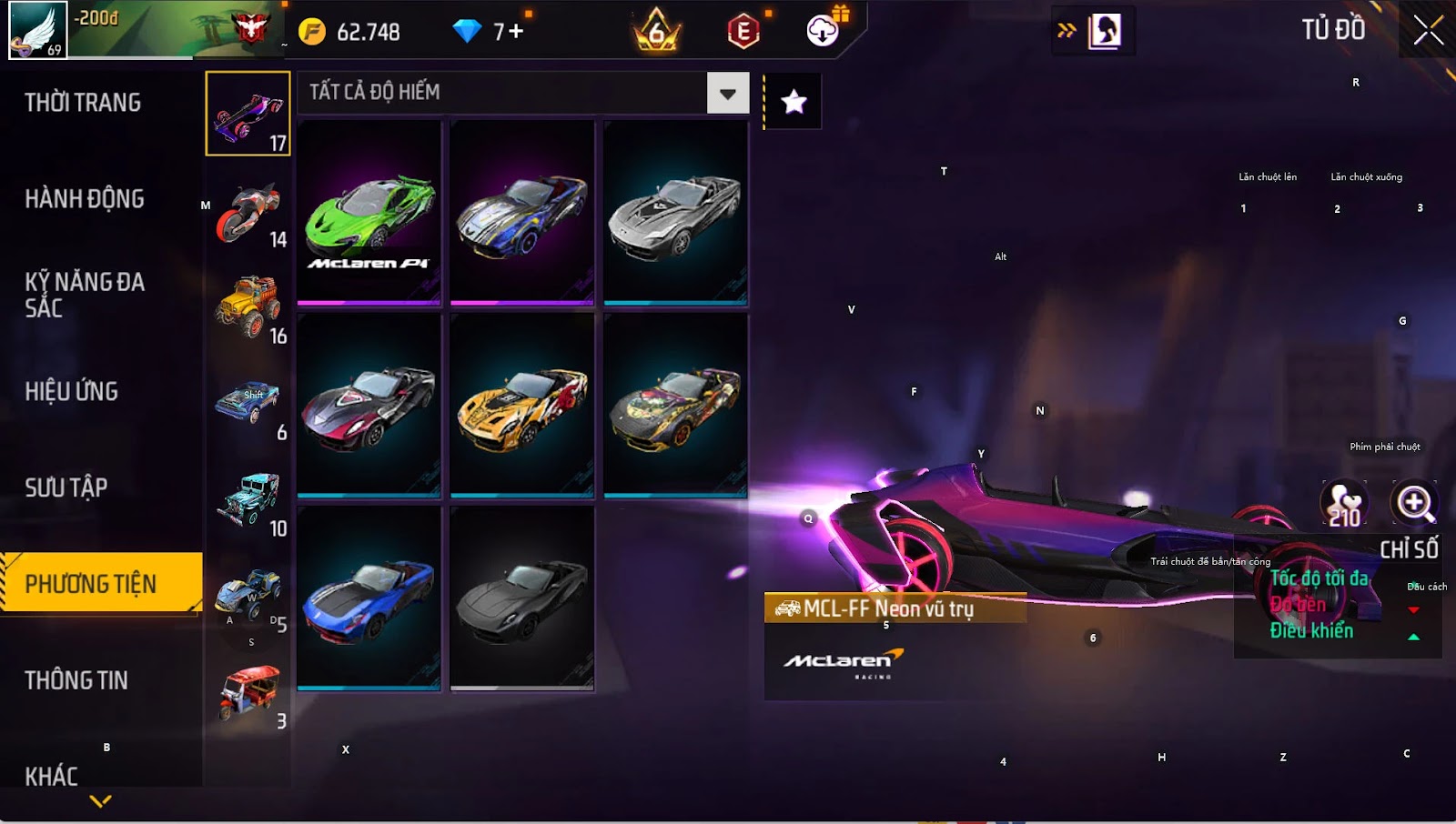Choose the golden yellow sports car skin
The width and height of the screenshot is (1456, 824).
tap(522, 406)
